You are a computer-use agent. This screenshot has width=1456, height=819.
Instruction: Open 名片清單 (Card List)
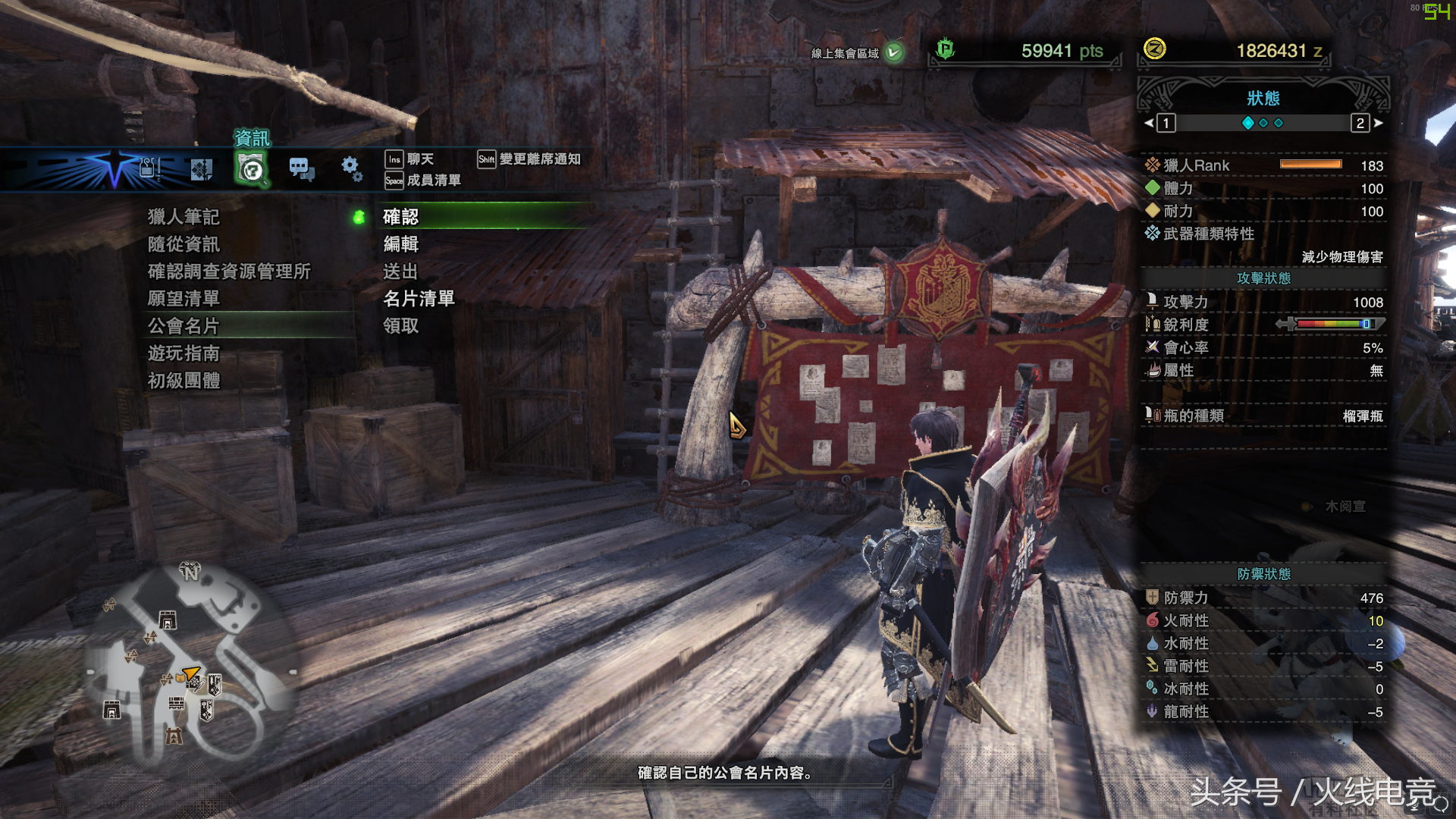click(x=419, y=299)
